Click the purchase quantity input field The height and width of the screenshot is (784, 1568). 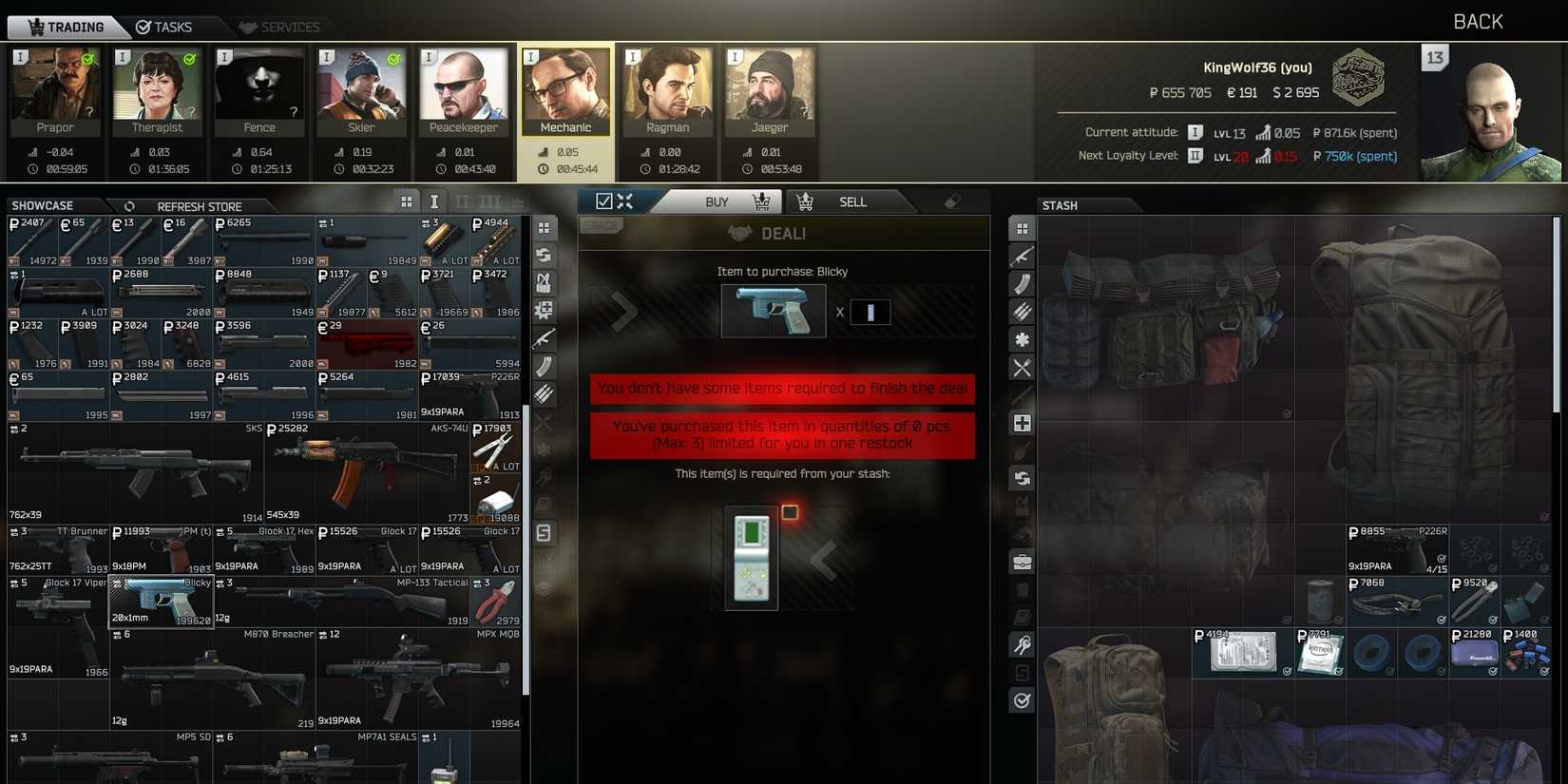[x=871, y=312]
